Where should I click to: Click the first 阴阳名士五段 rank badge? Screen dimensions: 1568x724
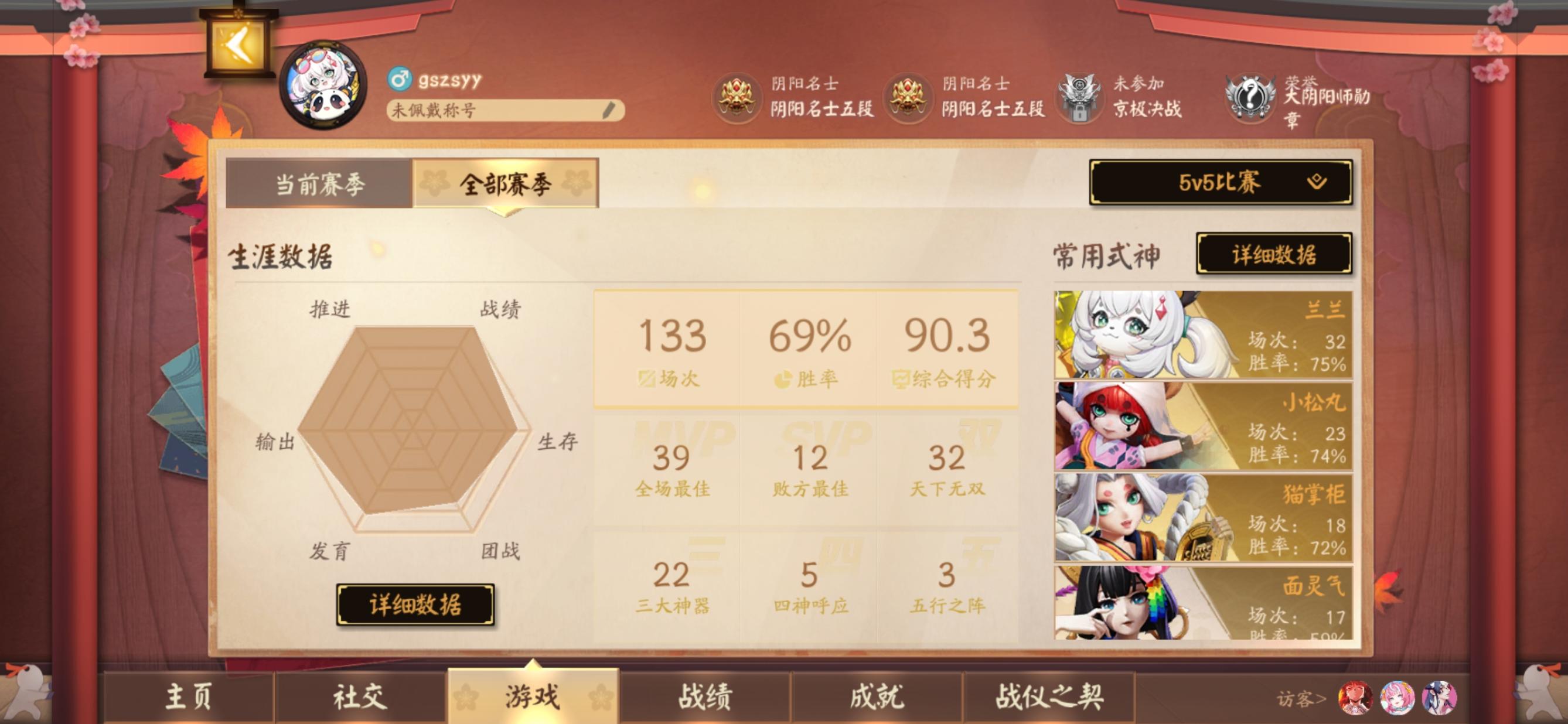click(x=737, y=97)
